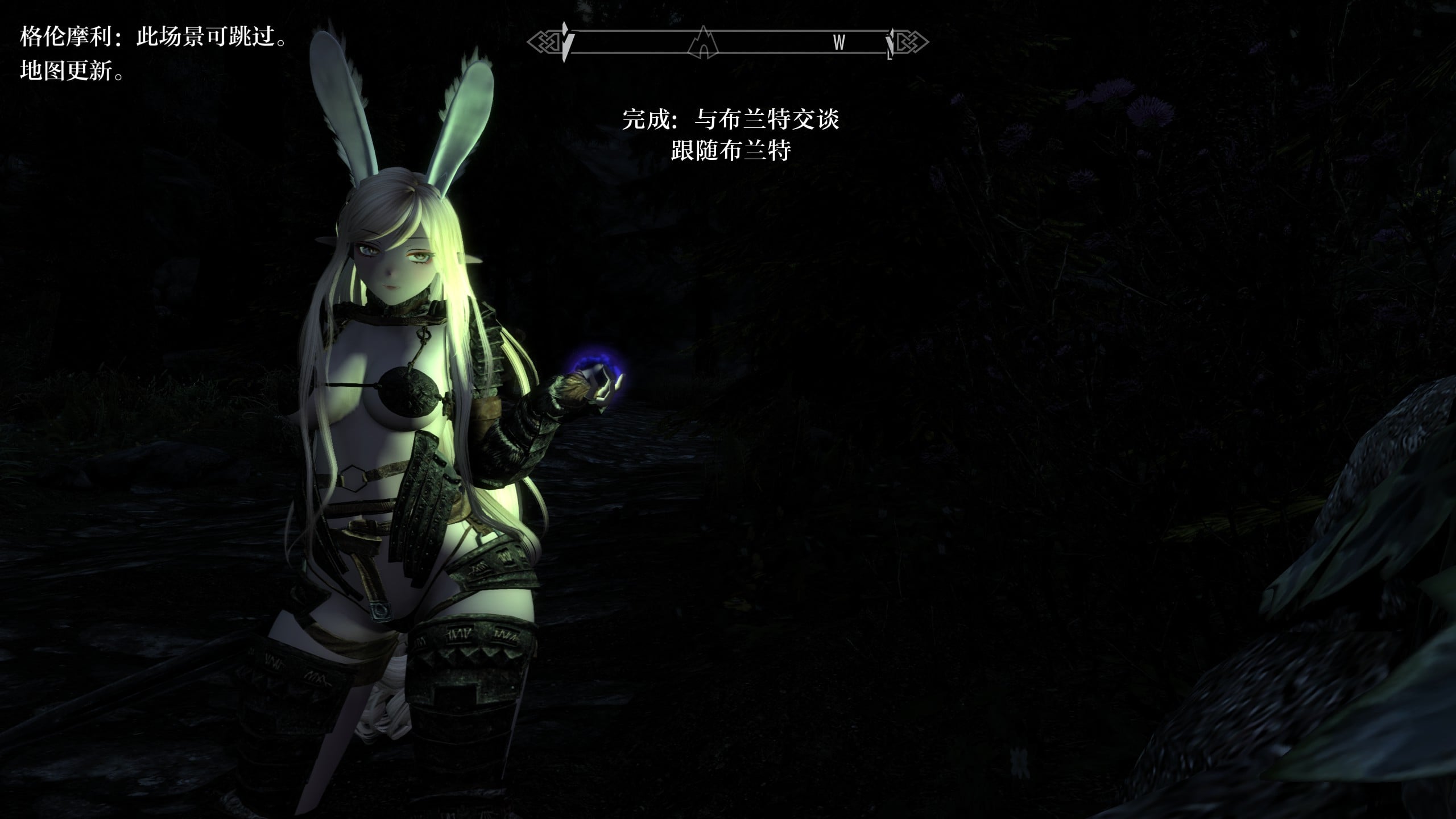Click the 跟随布兰特 quest objective text
1456x819 pixels.
pyautogui.click(x=731, y=151)
